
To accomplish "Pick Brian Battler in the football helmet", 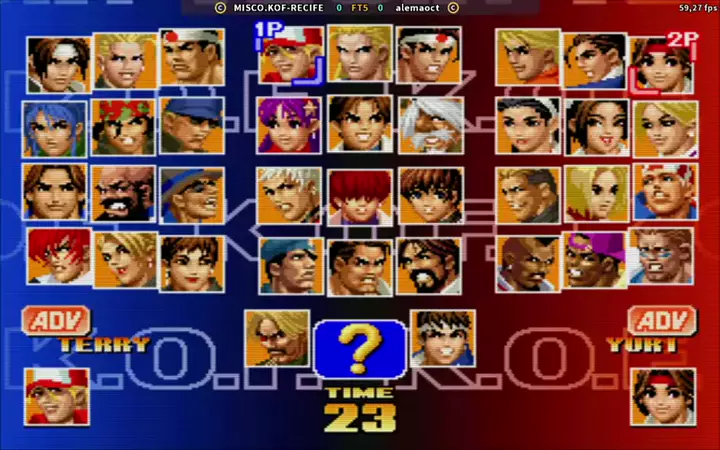I will pyautogui.click(x=663, y=256).
